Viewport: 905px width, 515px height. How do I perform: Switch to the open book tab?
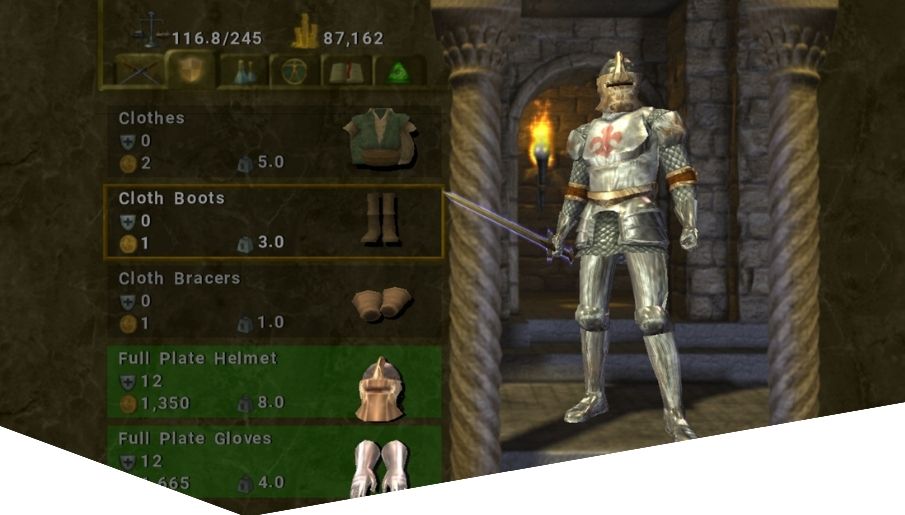click(x=347, y=70)
